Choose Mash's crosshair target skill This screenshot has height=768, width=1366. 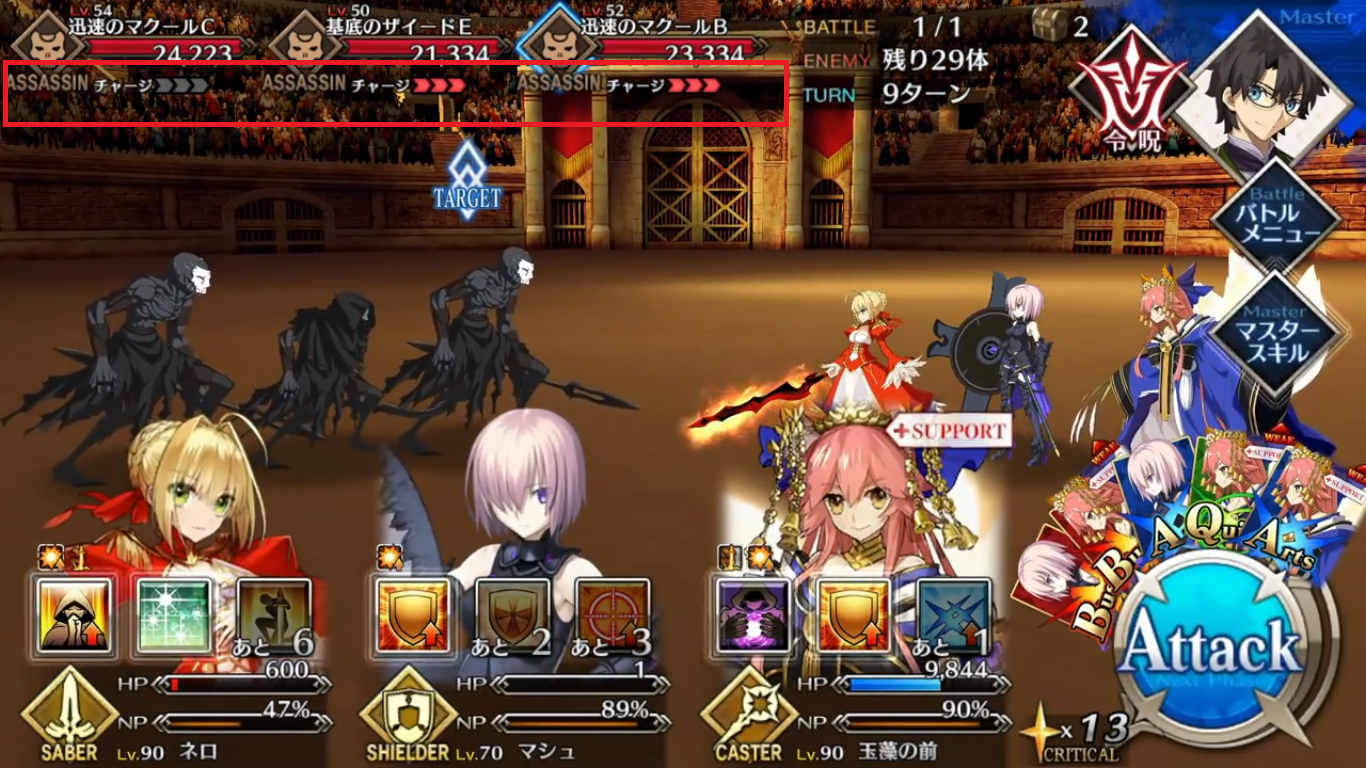(x=613, y=616)
